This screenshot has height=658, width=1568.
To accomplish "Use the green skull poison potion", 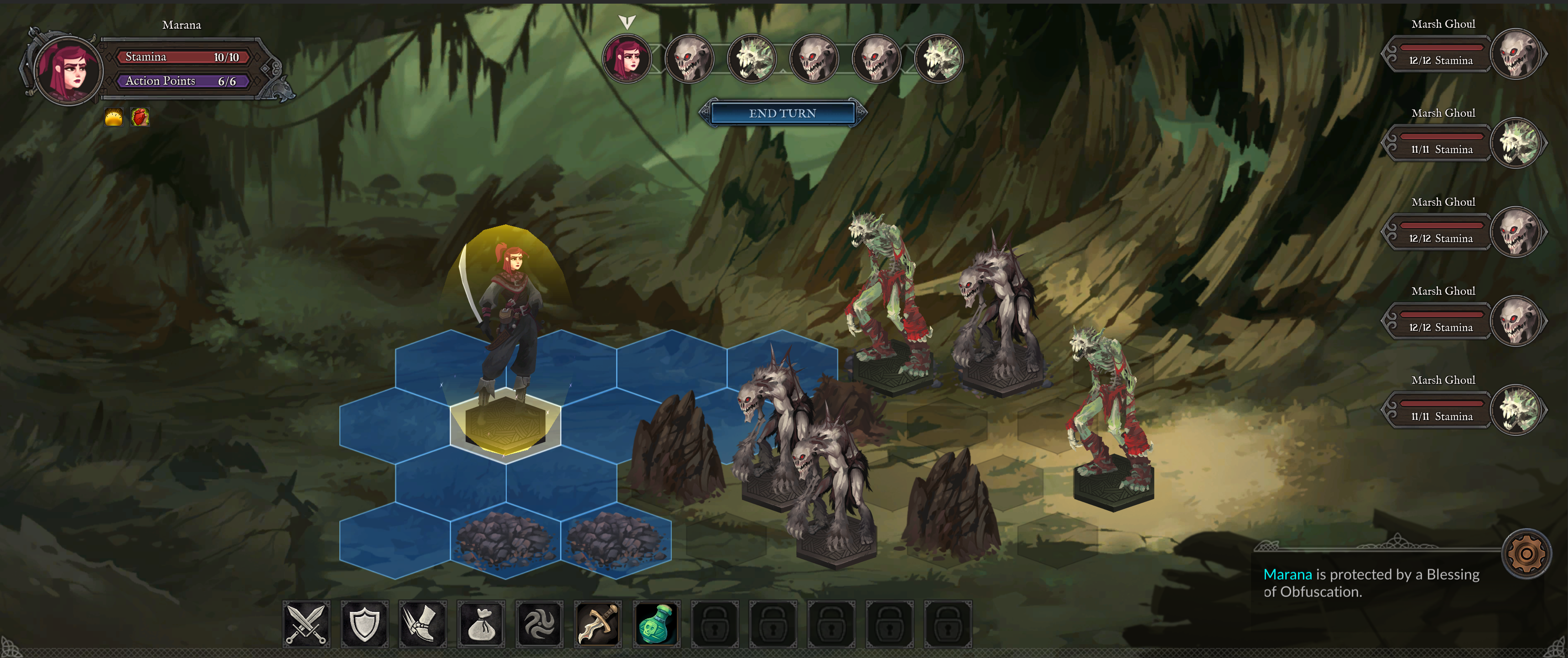I will [x=656, y=623].
